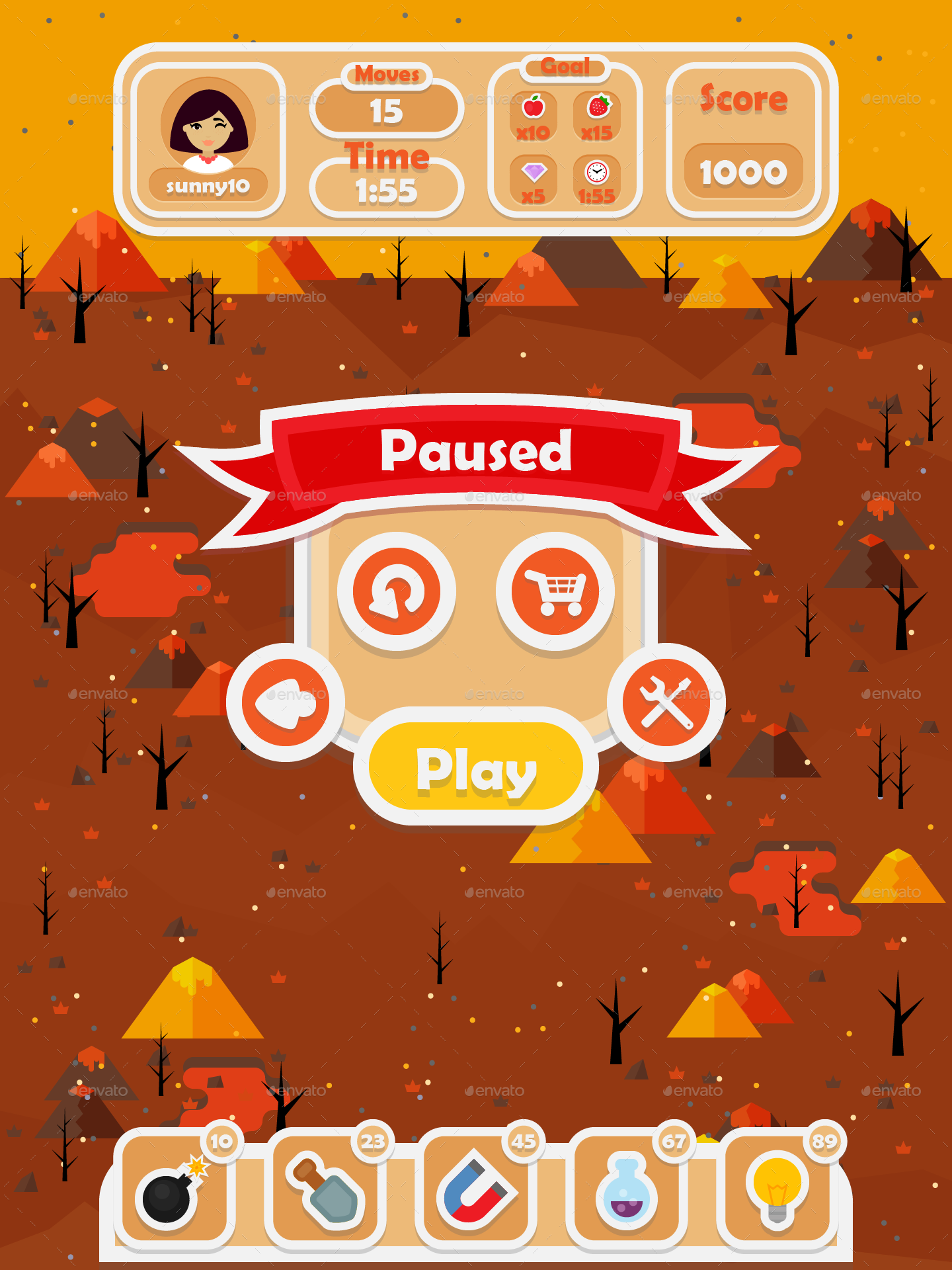
Task: Click the Goal panel header
Action: pyautogui.click(x=565, y=66)
